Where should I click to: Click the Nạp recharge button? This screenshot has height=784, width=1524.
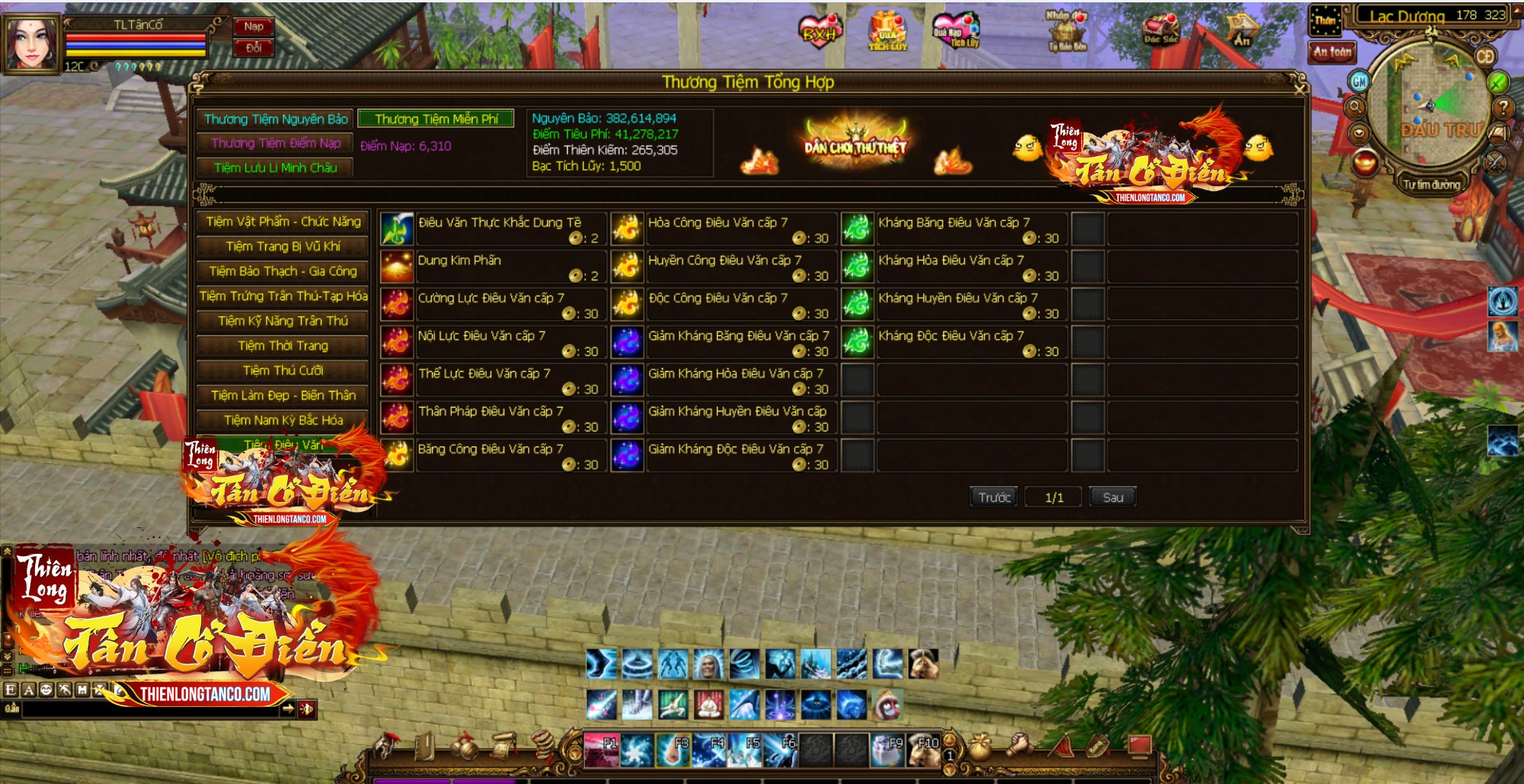(254, 27)
